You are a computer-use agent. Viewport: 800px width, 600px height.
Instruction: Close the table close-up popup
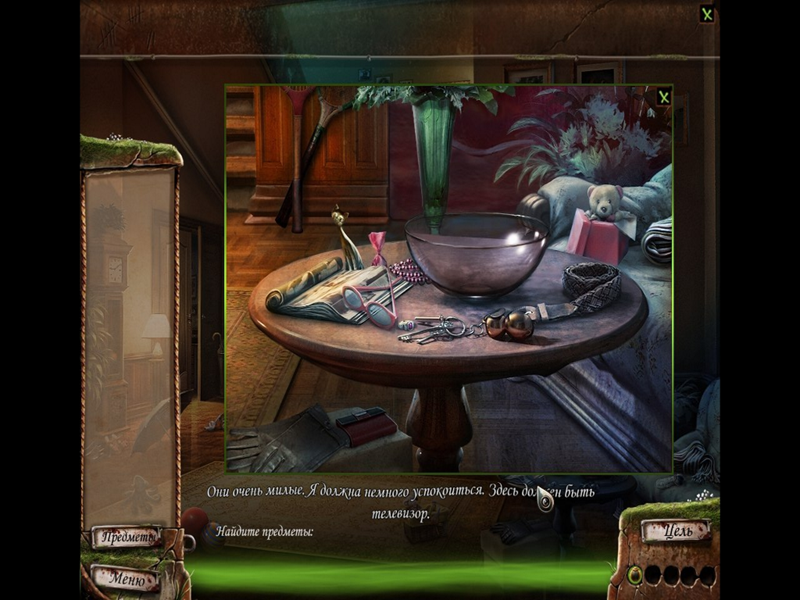click(663, 97)
